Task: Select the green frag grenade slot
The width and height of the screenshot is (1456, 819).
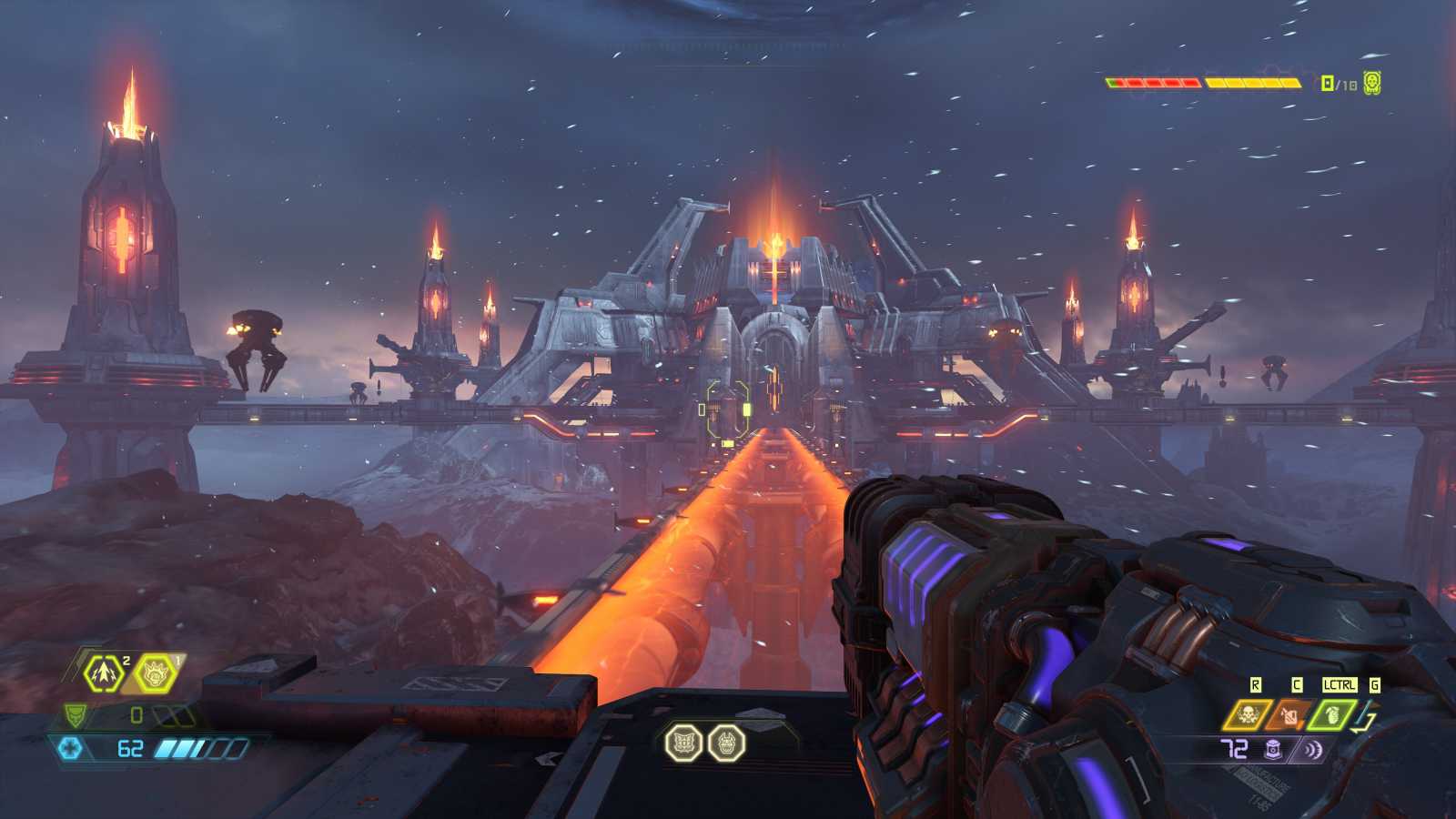Action: point(1331,714)
